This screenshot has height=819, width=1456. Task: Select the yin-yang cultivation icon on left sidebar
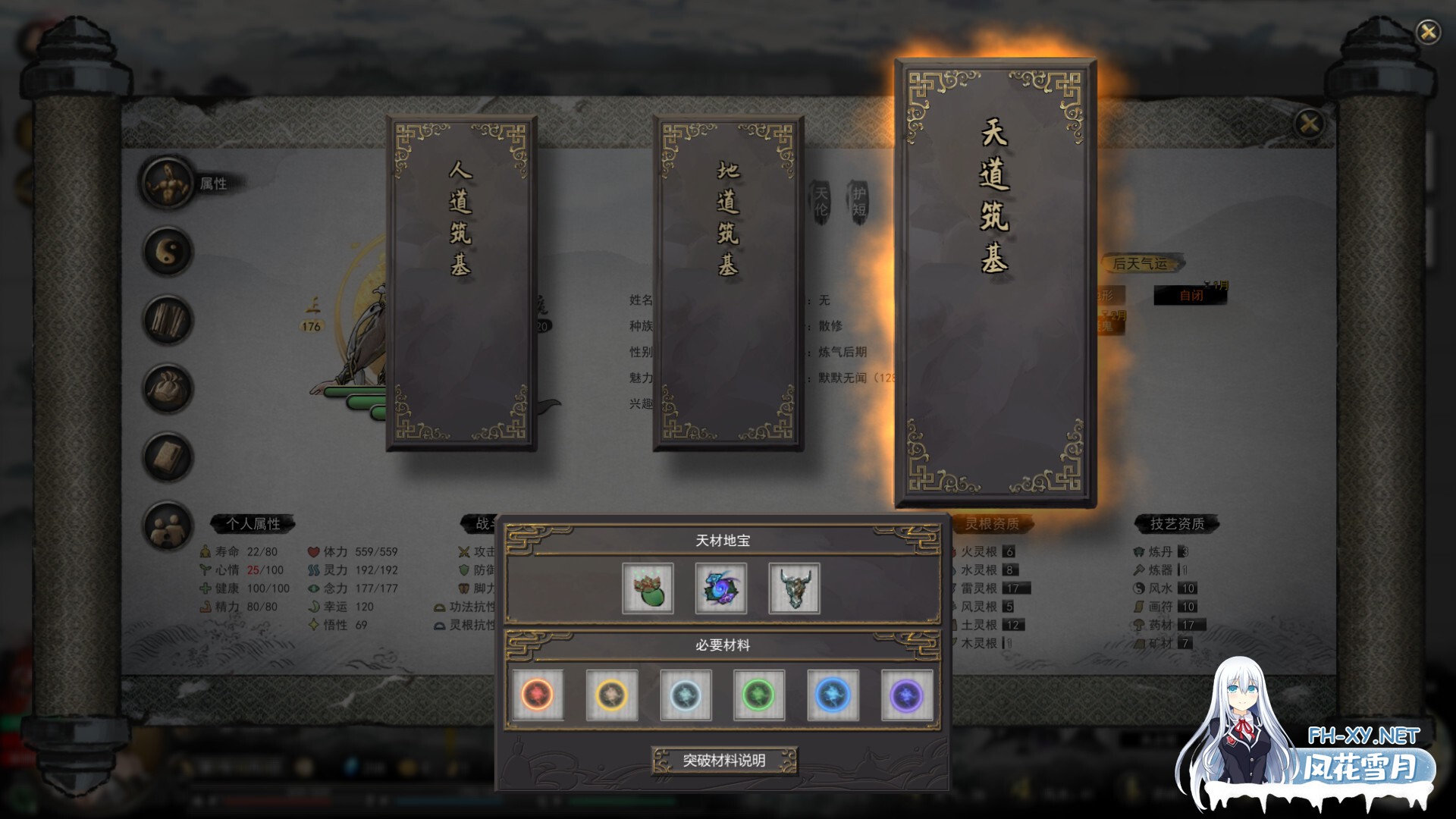(168, 251)
